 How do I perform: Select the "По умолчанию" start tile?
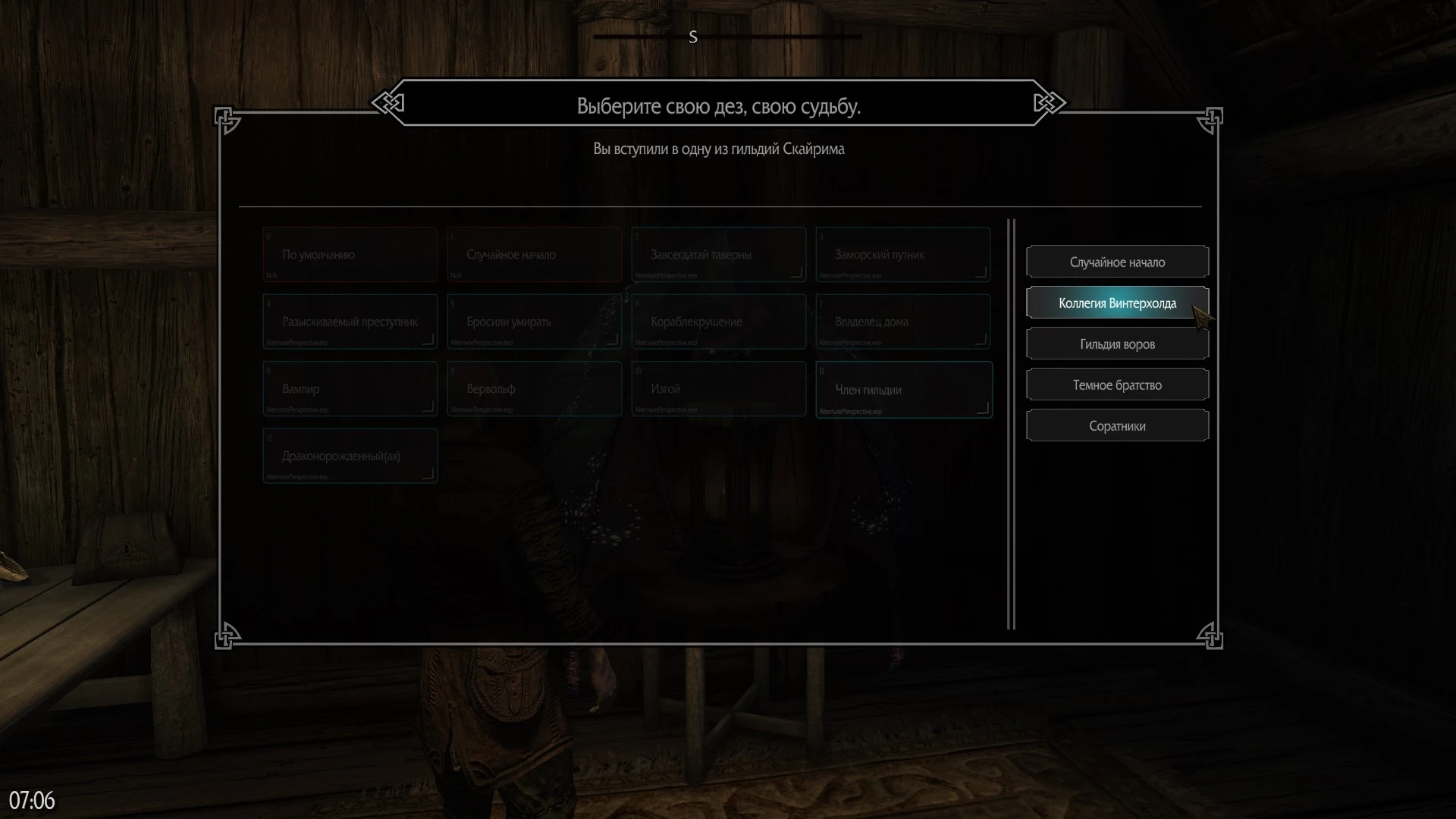click(x=350, y=255)
